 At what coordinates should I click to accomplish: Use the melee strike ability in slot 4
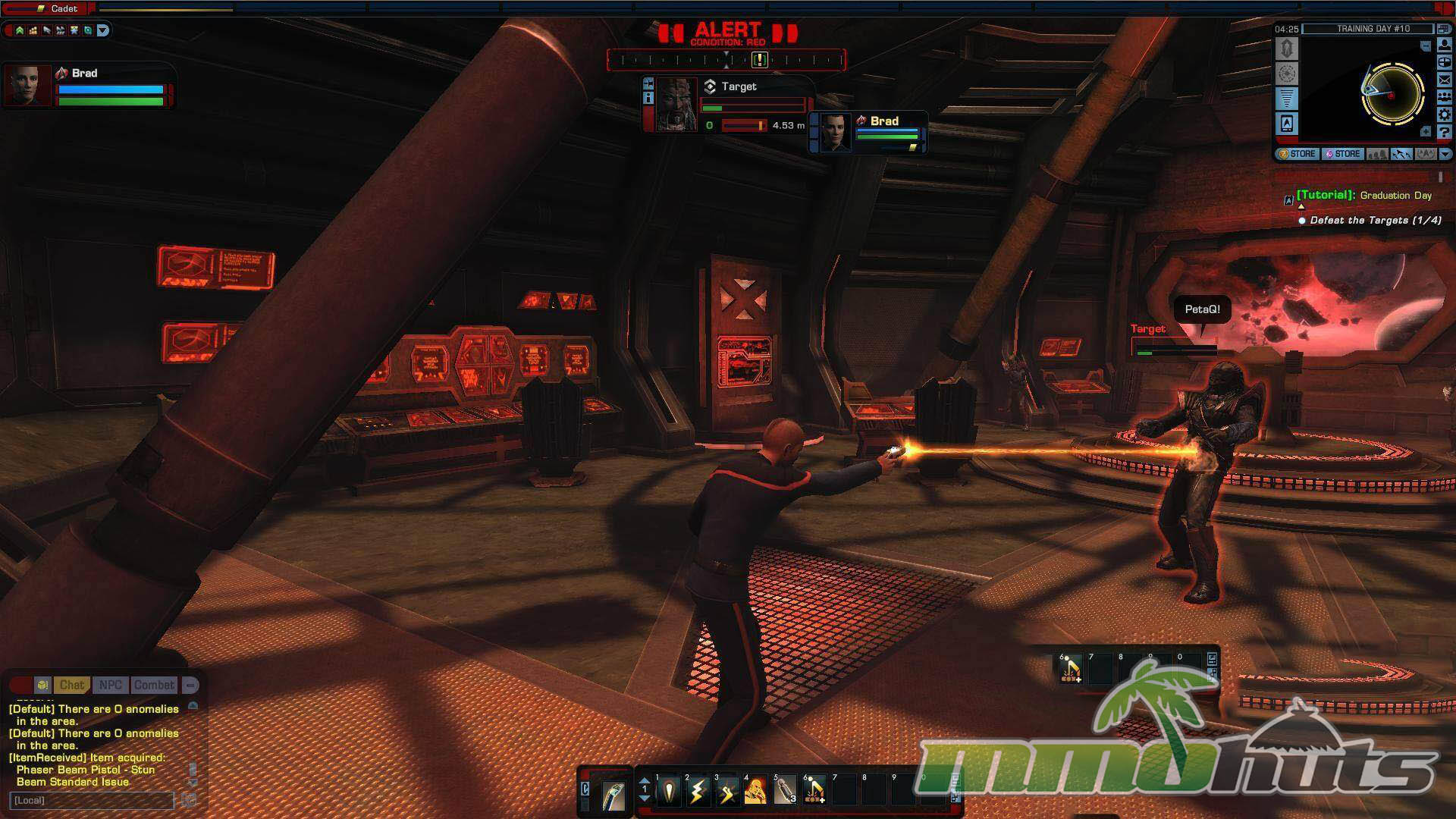pos(755,791)
